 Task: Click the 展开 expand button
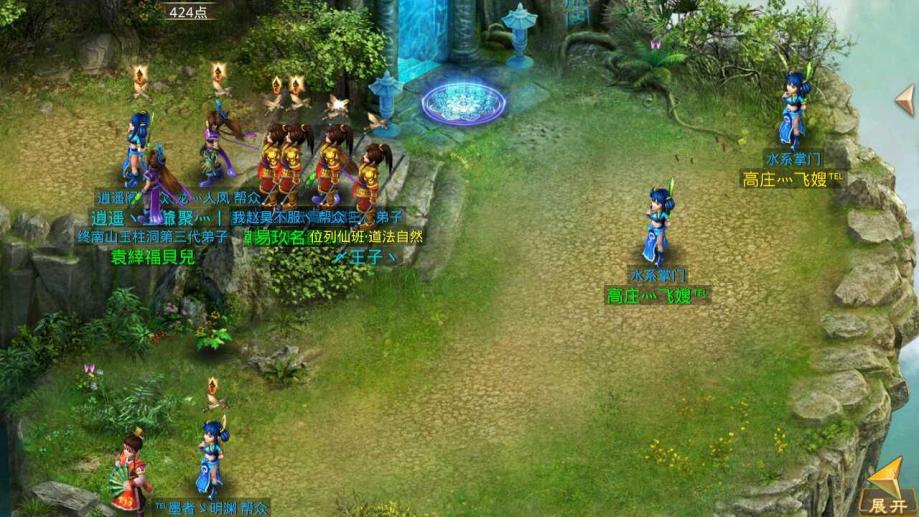pos(888,488)
